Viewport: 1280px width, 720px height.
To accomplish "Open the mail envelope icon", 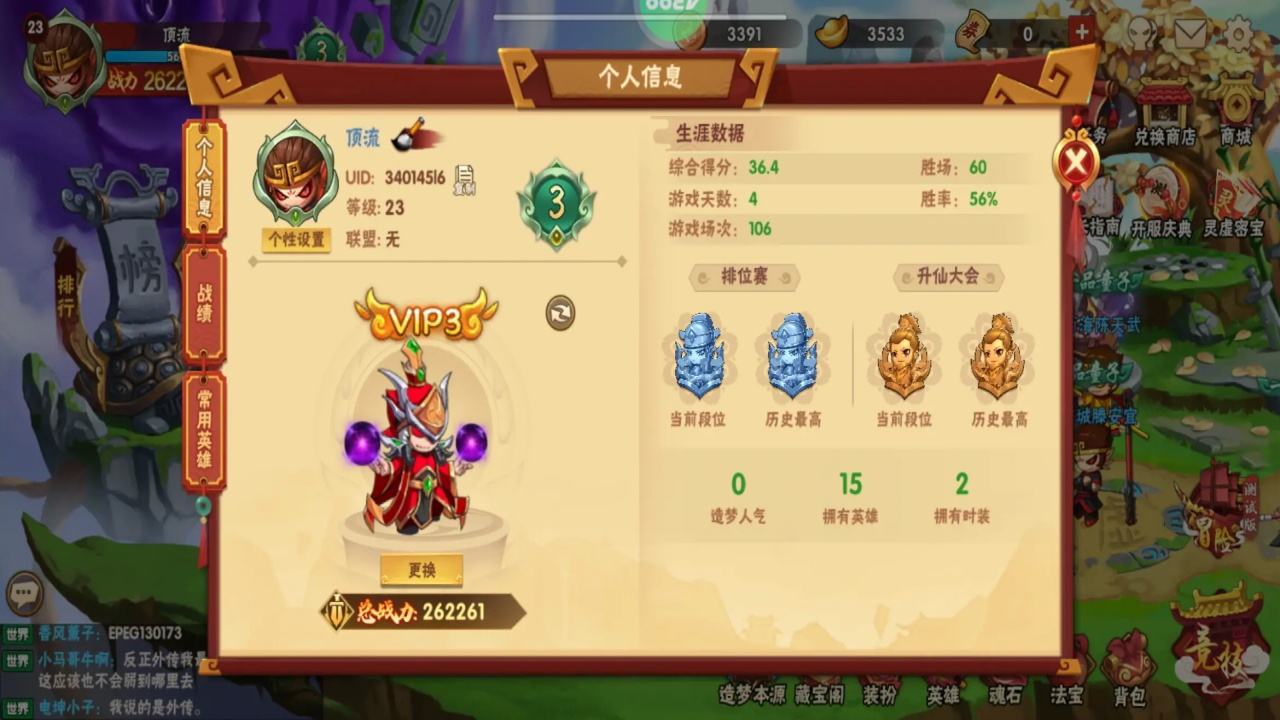I will point(1189,34).
